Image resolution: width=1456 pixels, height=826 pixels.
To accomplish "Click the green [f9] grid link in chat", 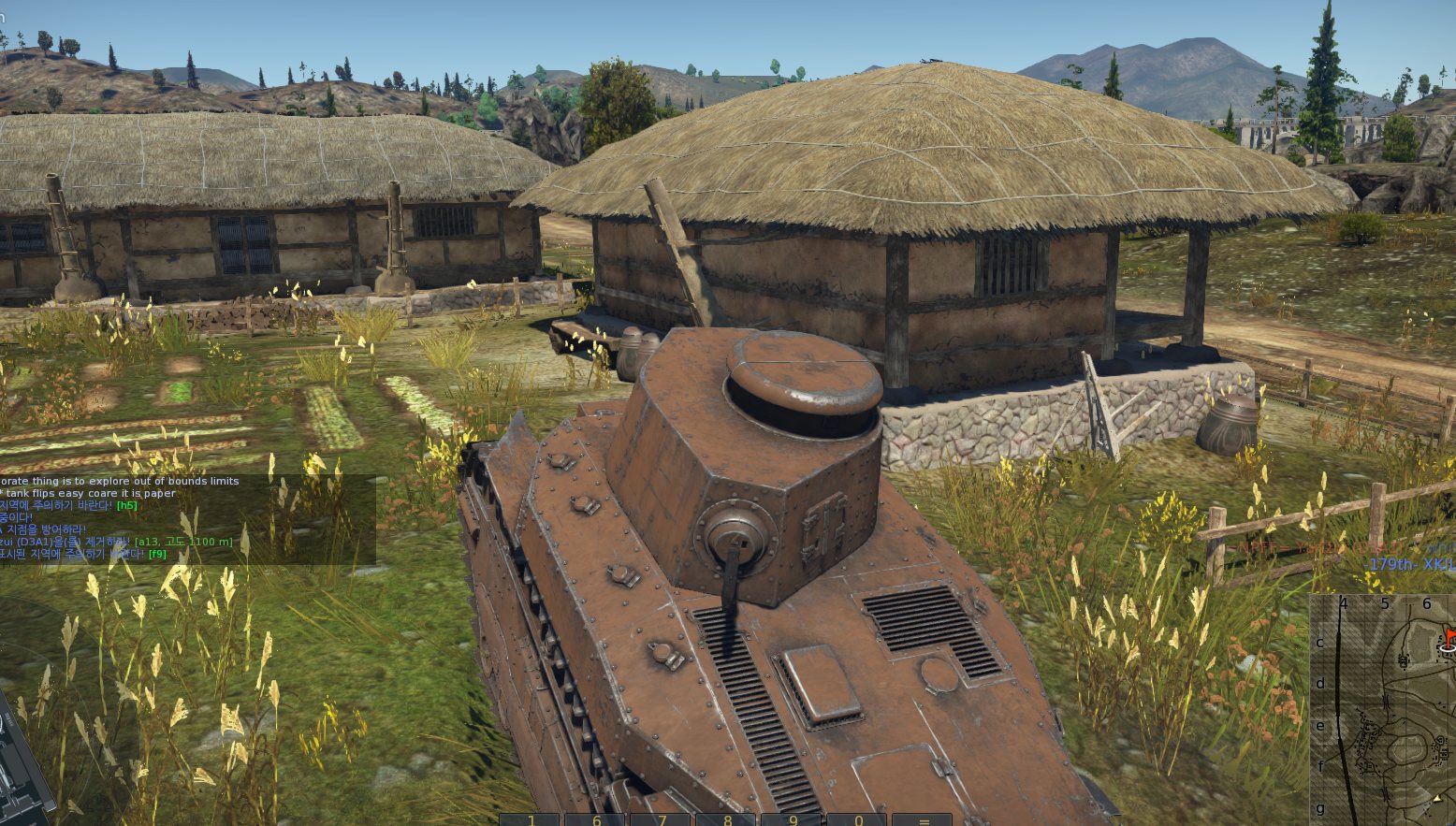I will point(157,554).
